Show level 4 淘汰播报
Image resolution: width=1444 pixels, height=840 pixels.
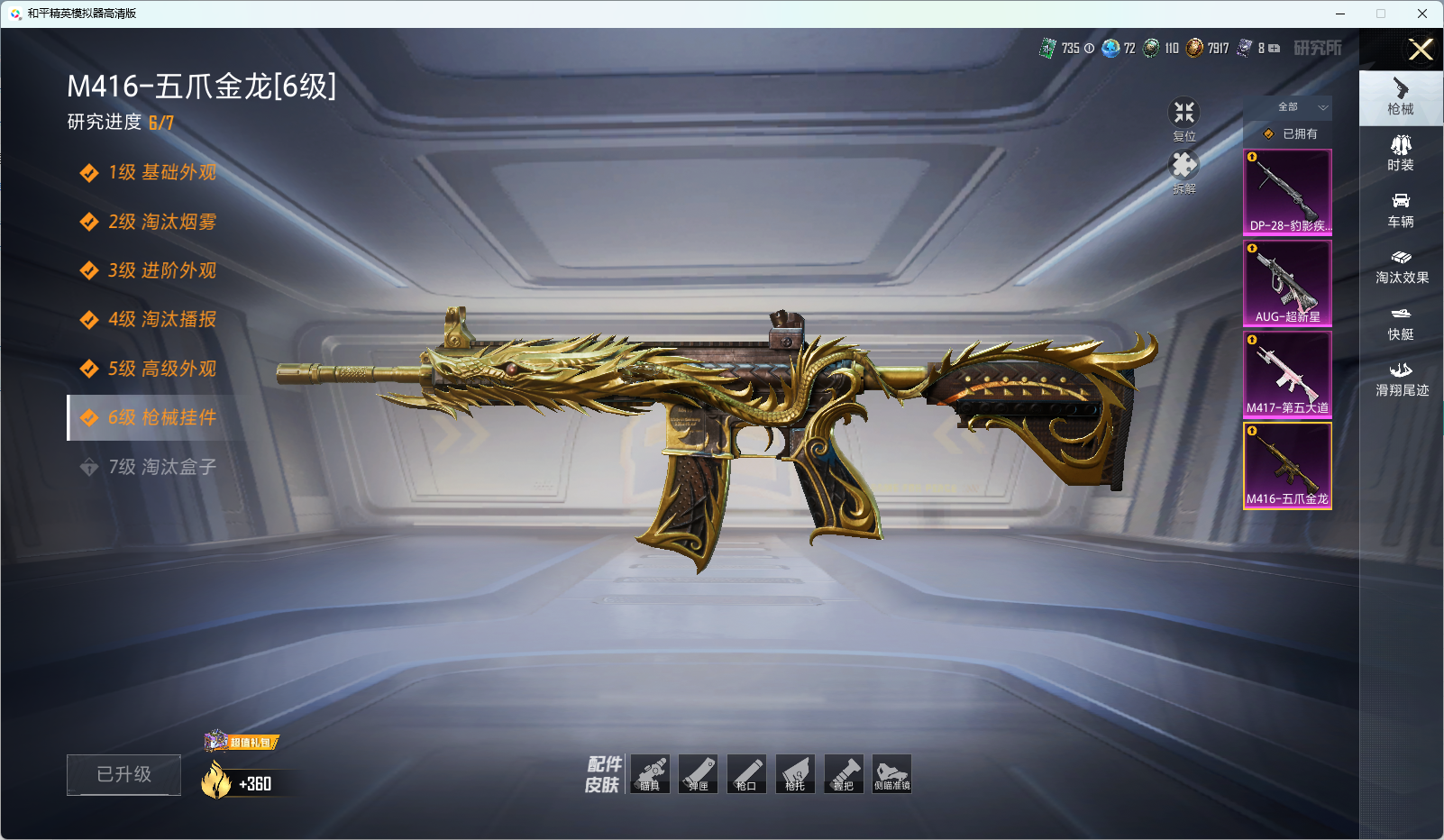(162, 319)
